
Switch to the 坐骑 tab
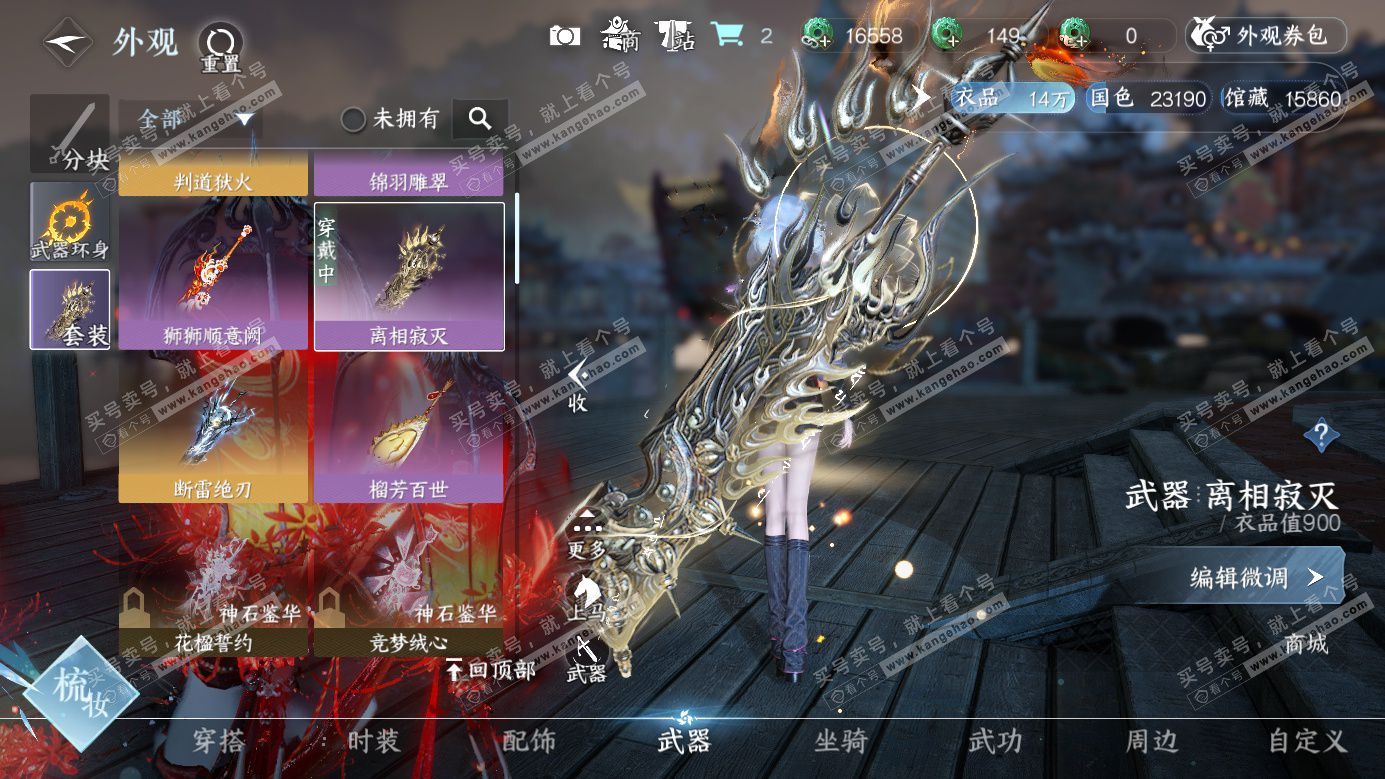(x=841, y=741)
